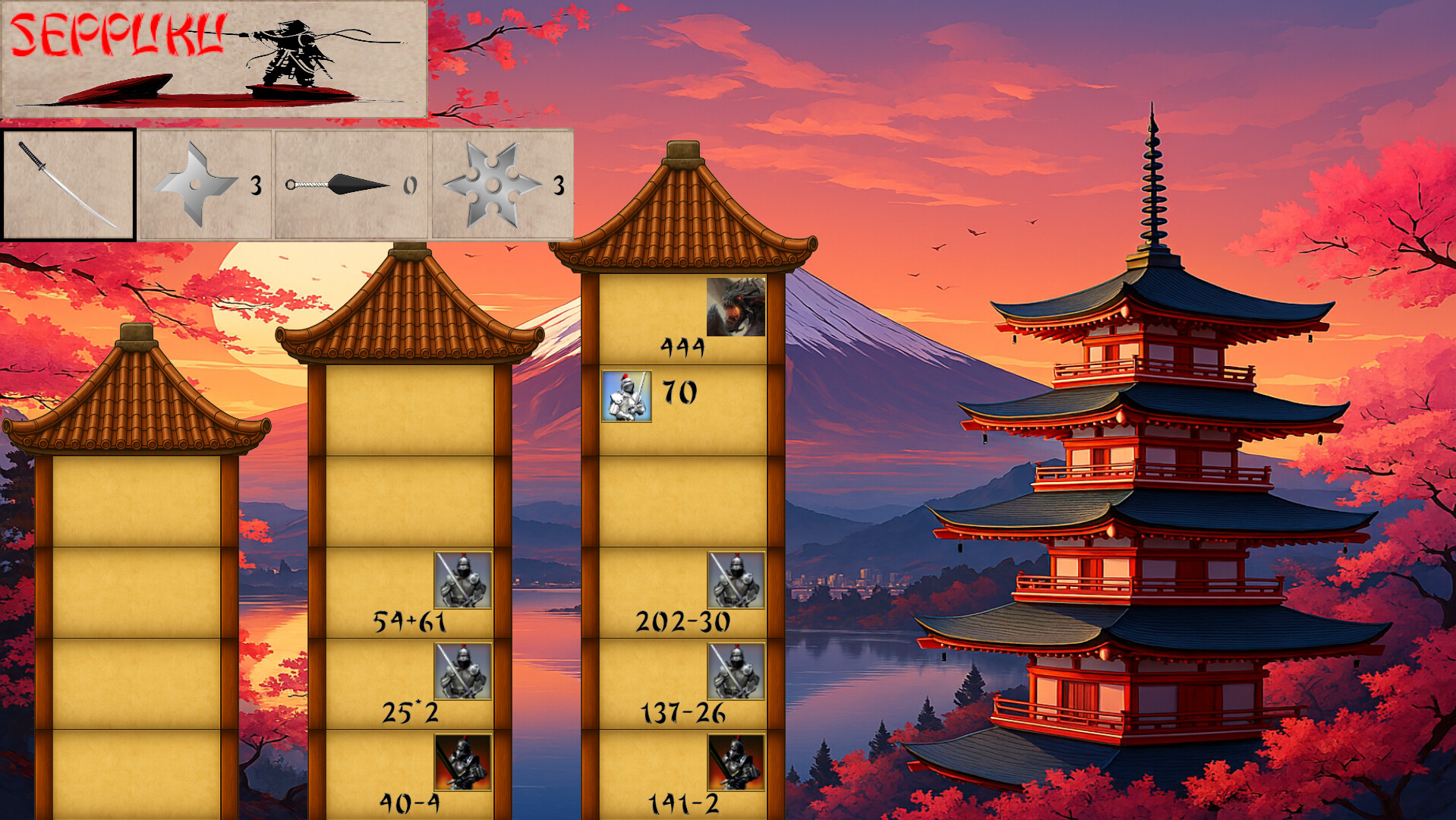1456x820 pixels.
Task: Attack the knight room labeled 202-30
Action: (683, 593)
